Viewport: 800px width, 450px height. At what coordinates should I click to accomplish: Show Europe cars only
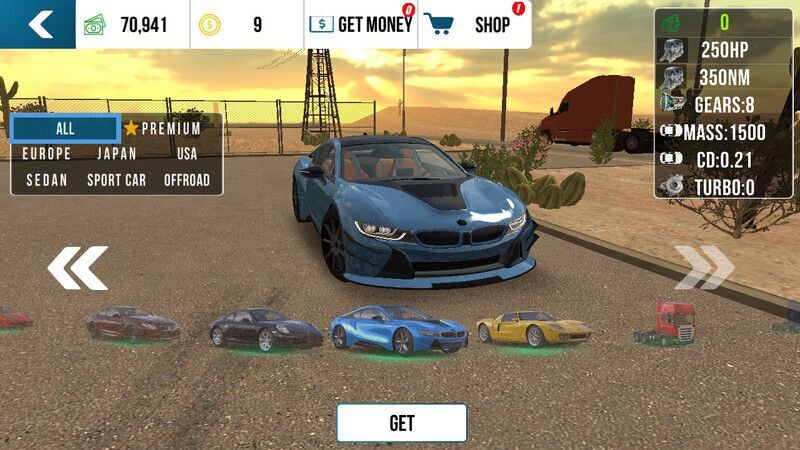(46, 154)
